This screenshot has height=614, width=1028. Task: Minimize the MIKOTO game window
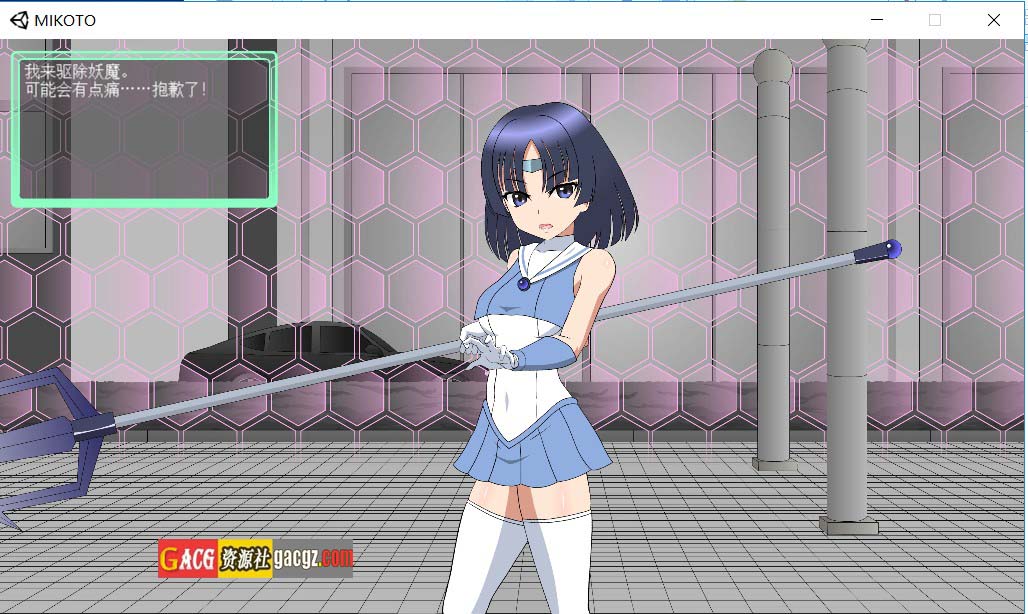tap(877, 20)
